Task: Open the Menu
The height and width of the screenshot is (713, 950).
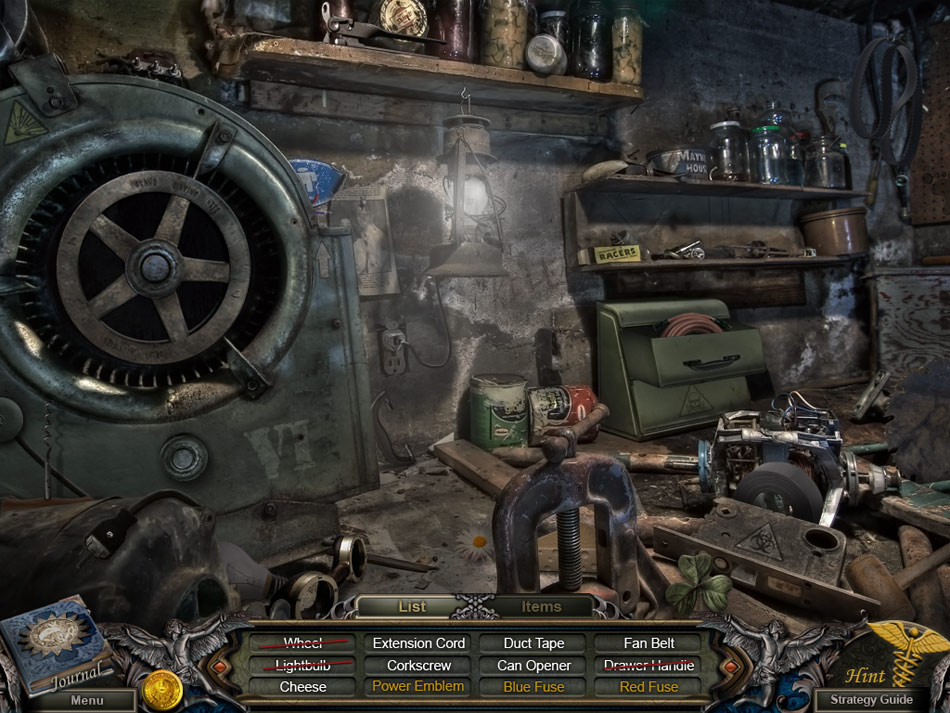Action: pos(85,700)
